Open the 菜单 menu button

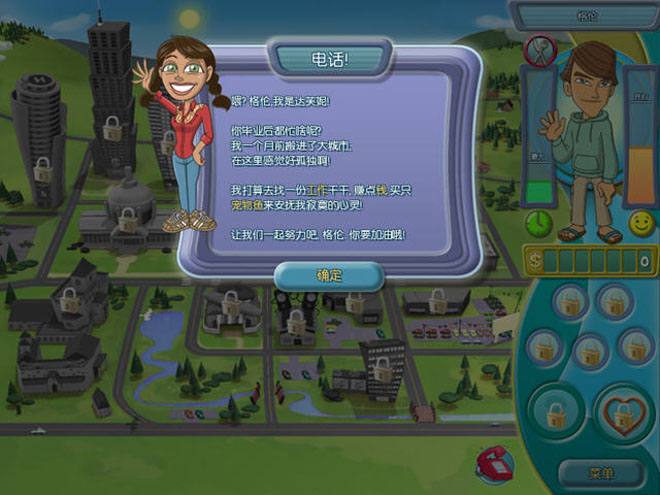click(x=601, y=473)
